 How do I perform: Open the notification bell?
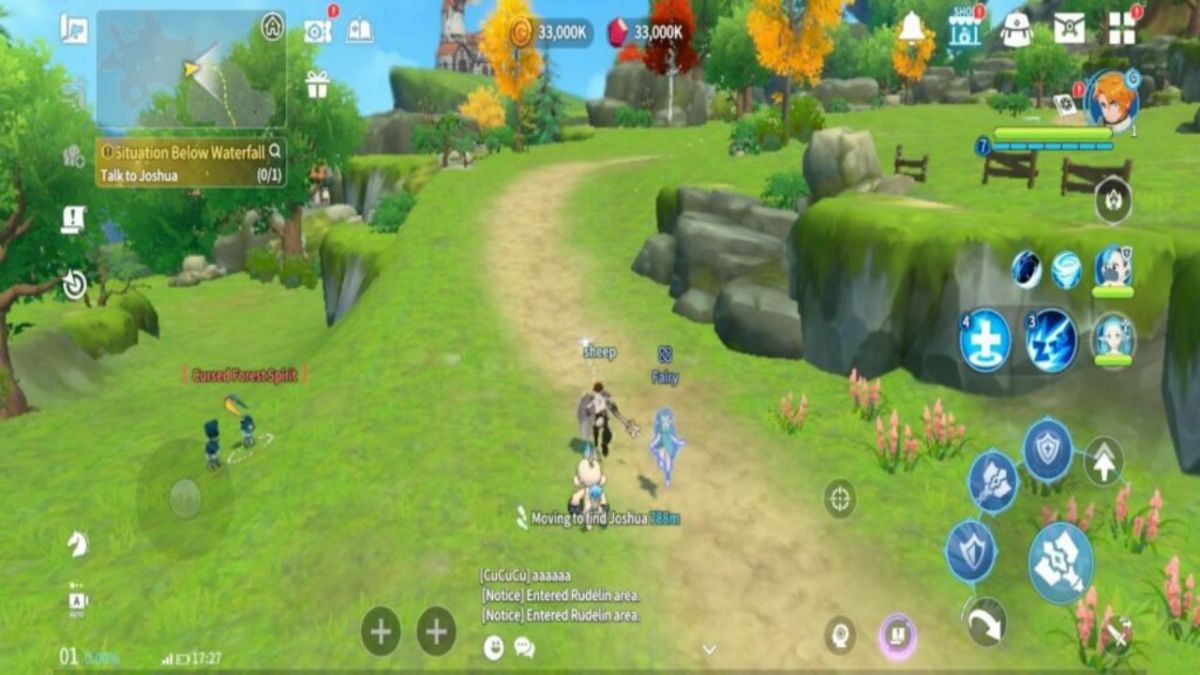coord(911,28)
